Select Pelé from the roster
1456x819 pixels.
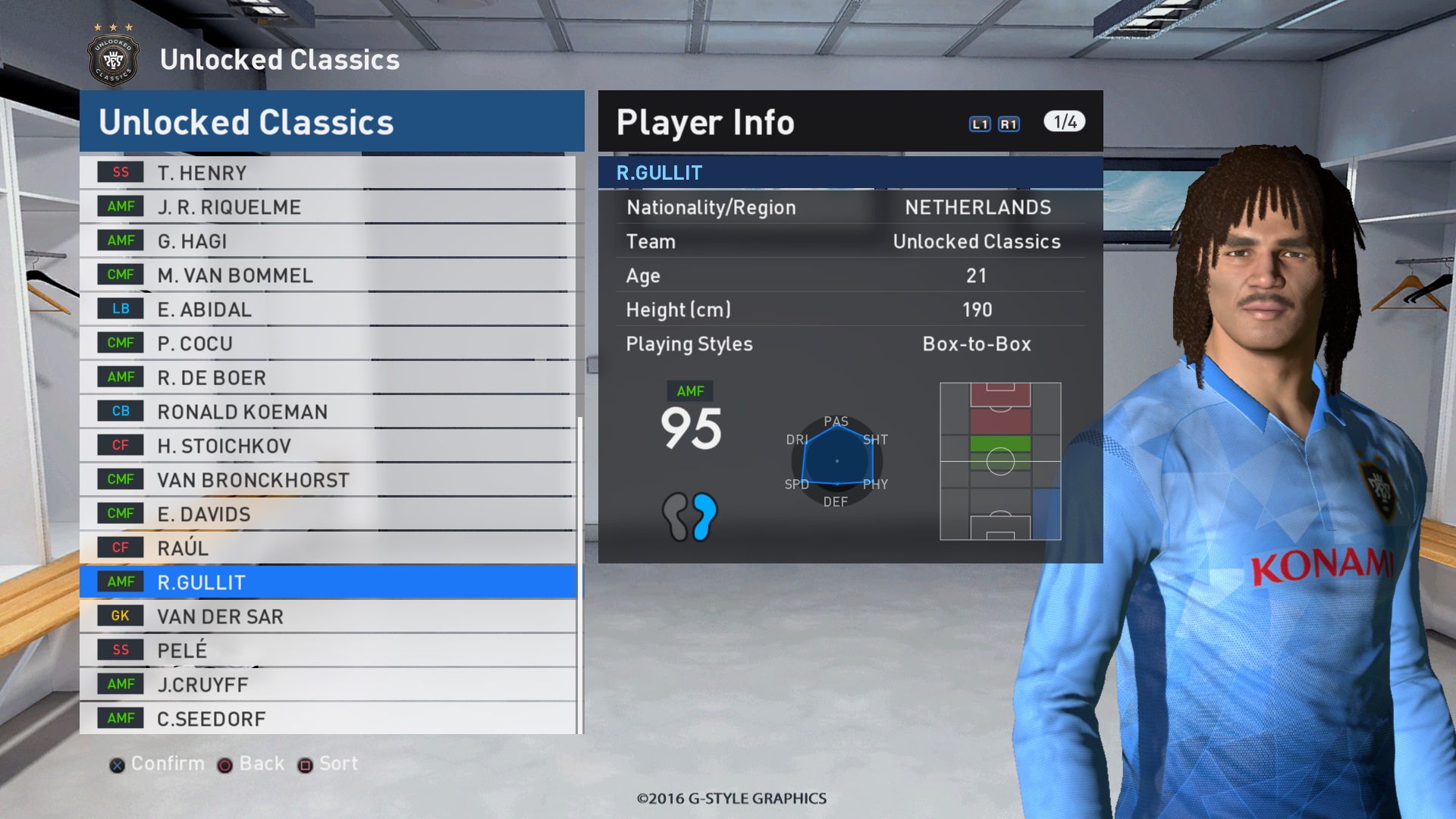pos(328,651)
